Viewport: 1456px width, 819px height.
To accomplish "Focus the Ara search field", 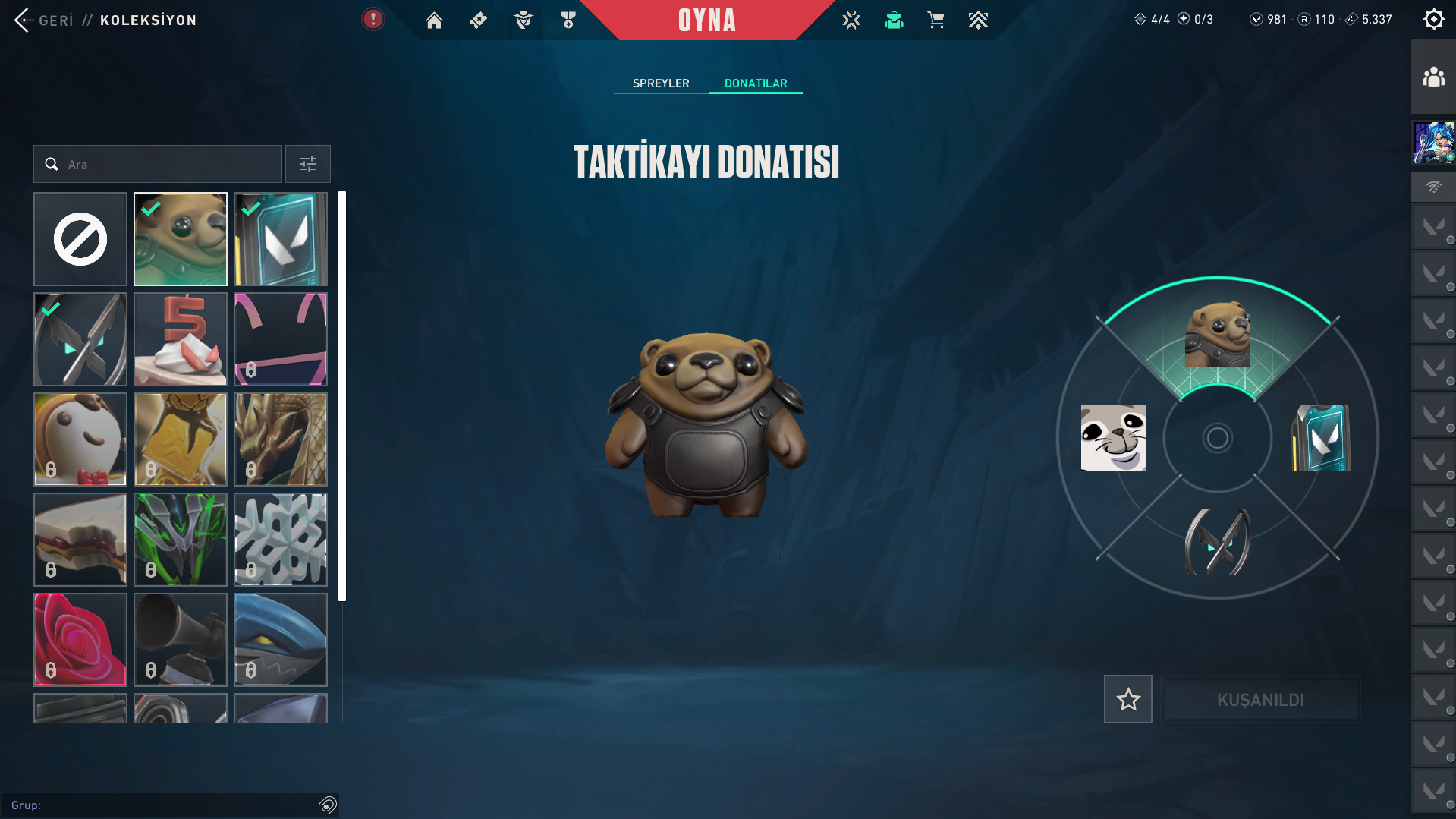I will click(167, 164).
